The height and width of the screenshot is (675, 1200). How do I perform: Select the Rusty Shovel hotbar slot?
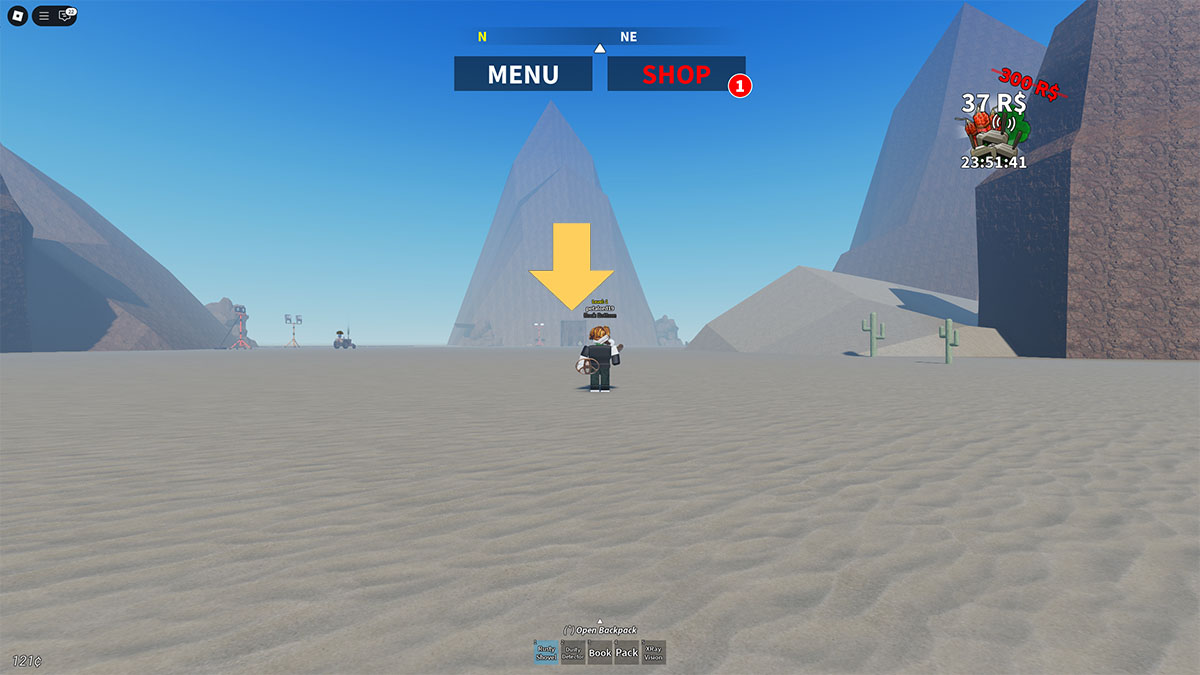546,653
